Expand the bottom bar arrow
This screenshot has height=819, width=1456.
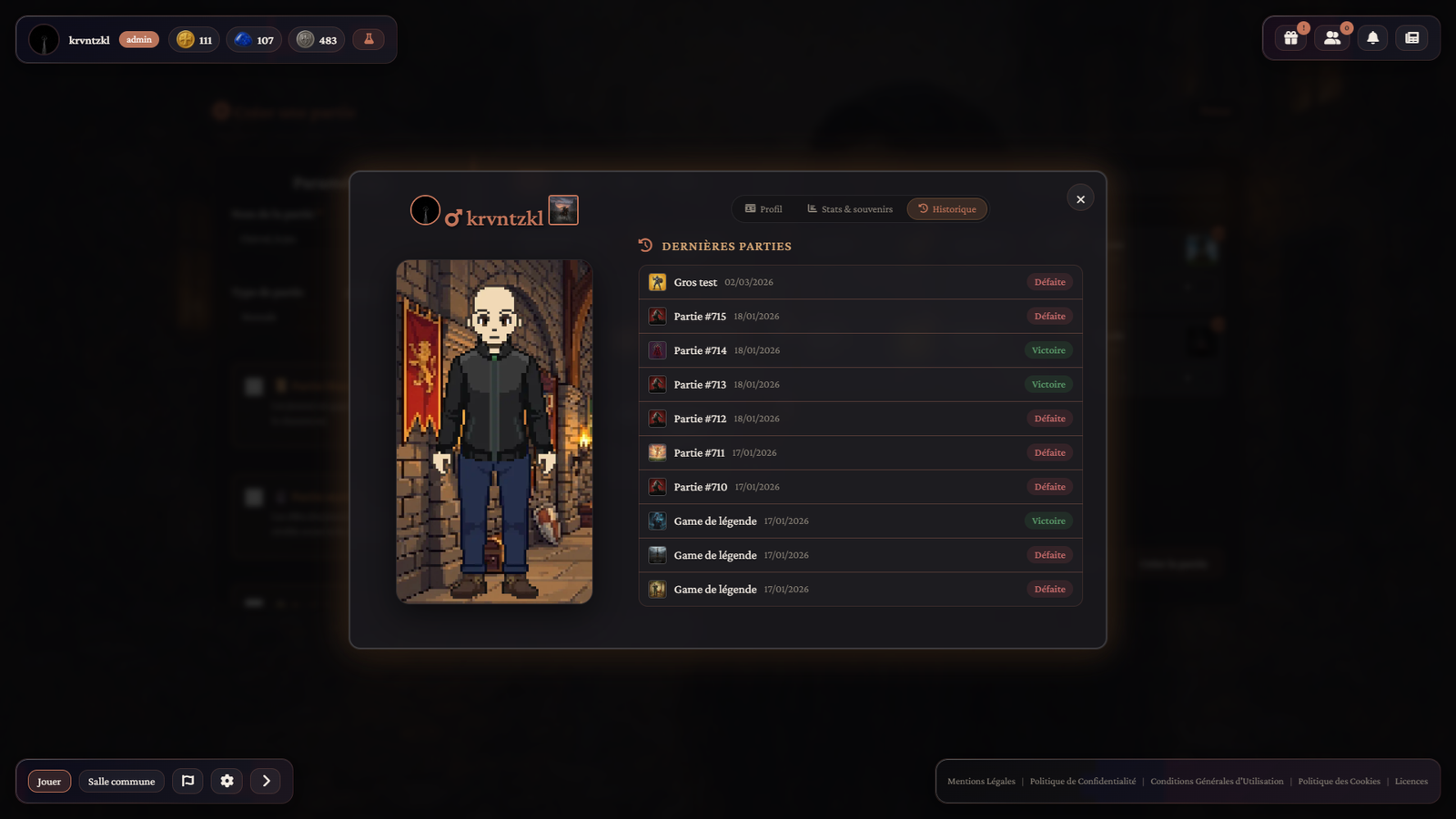266,781
